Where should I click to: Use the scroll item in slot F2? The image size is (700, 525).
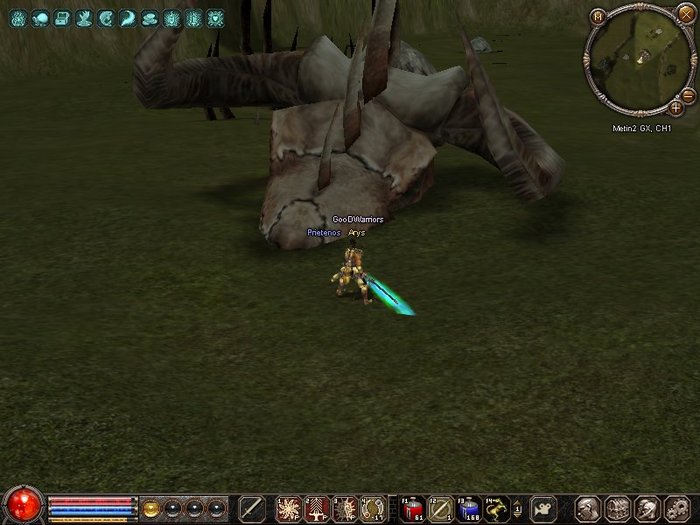point(440,509)
